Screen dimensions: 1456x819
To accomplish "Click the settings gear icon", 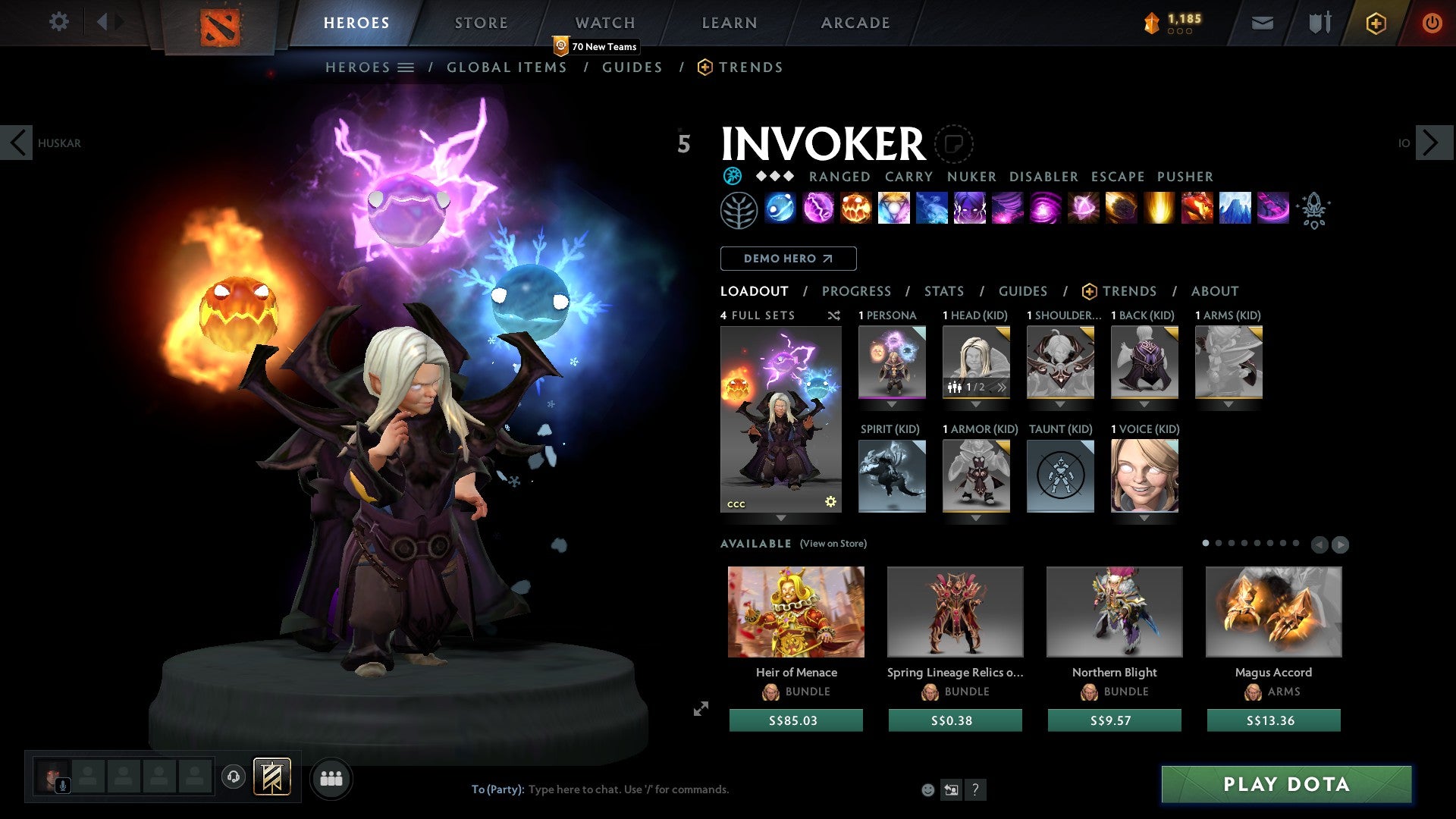I will [x=58, y=22].
